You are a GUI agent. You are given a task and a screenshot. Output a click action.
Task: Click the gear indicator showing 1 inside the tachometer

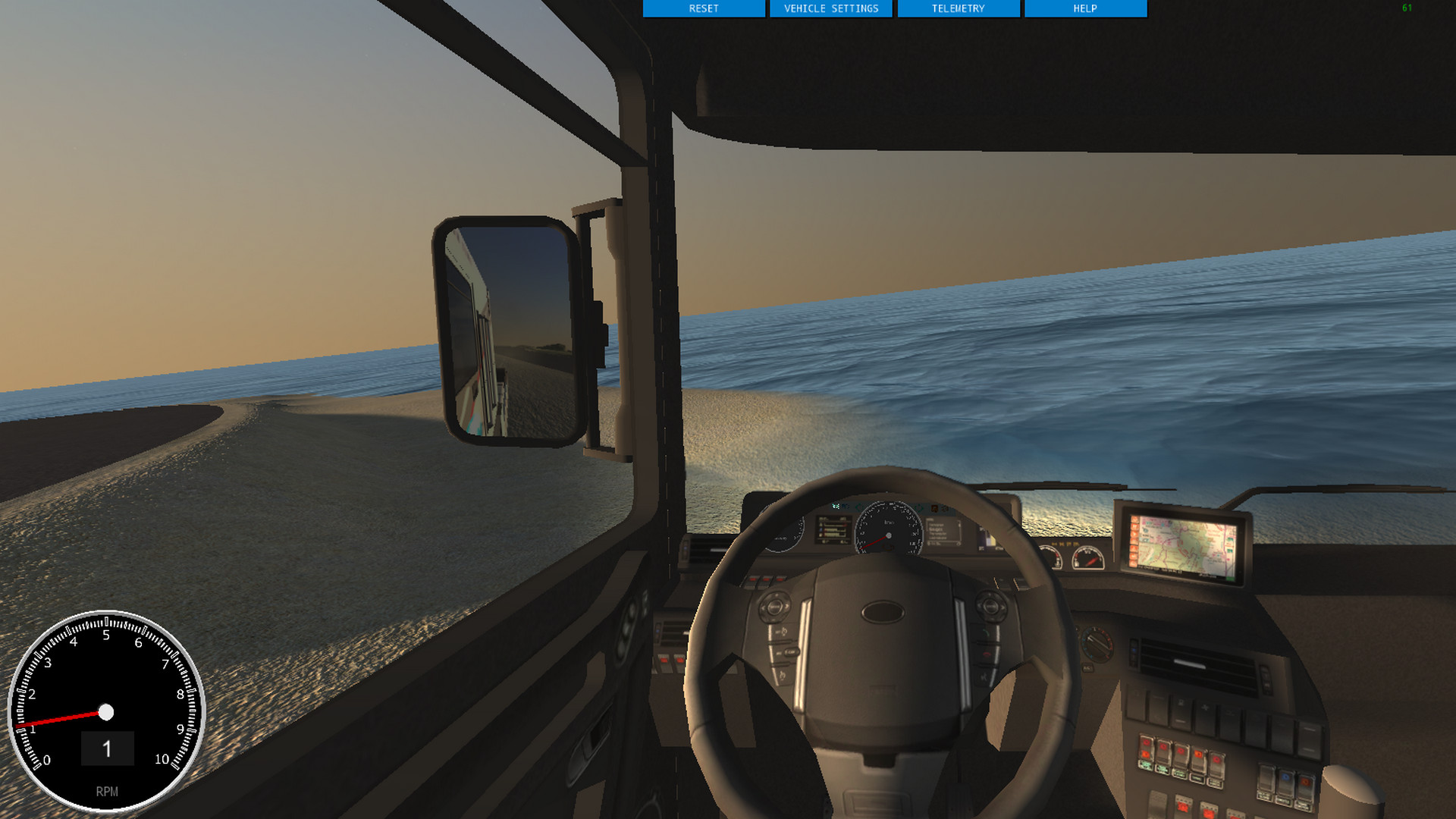(106, 749)
